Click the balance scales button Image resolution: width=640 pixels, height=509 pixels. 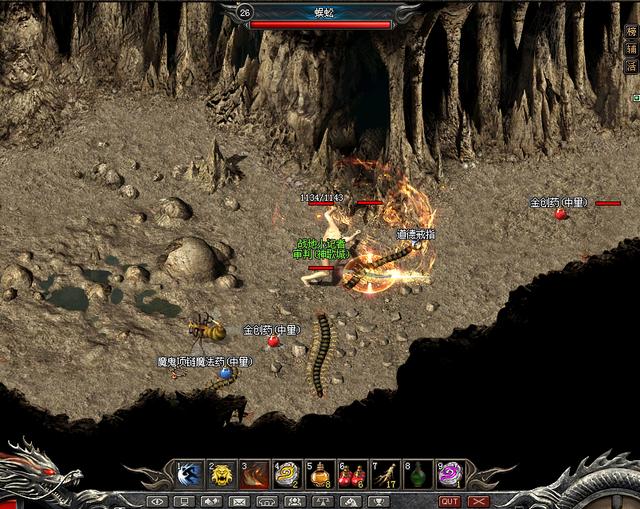click(323, 501)
